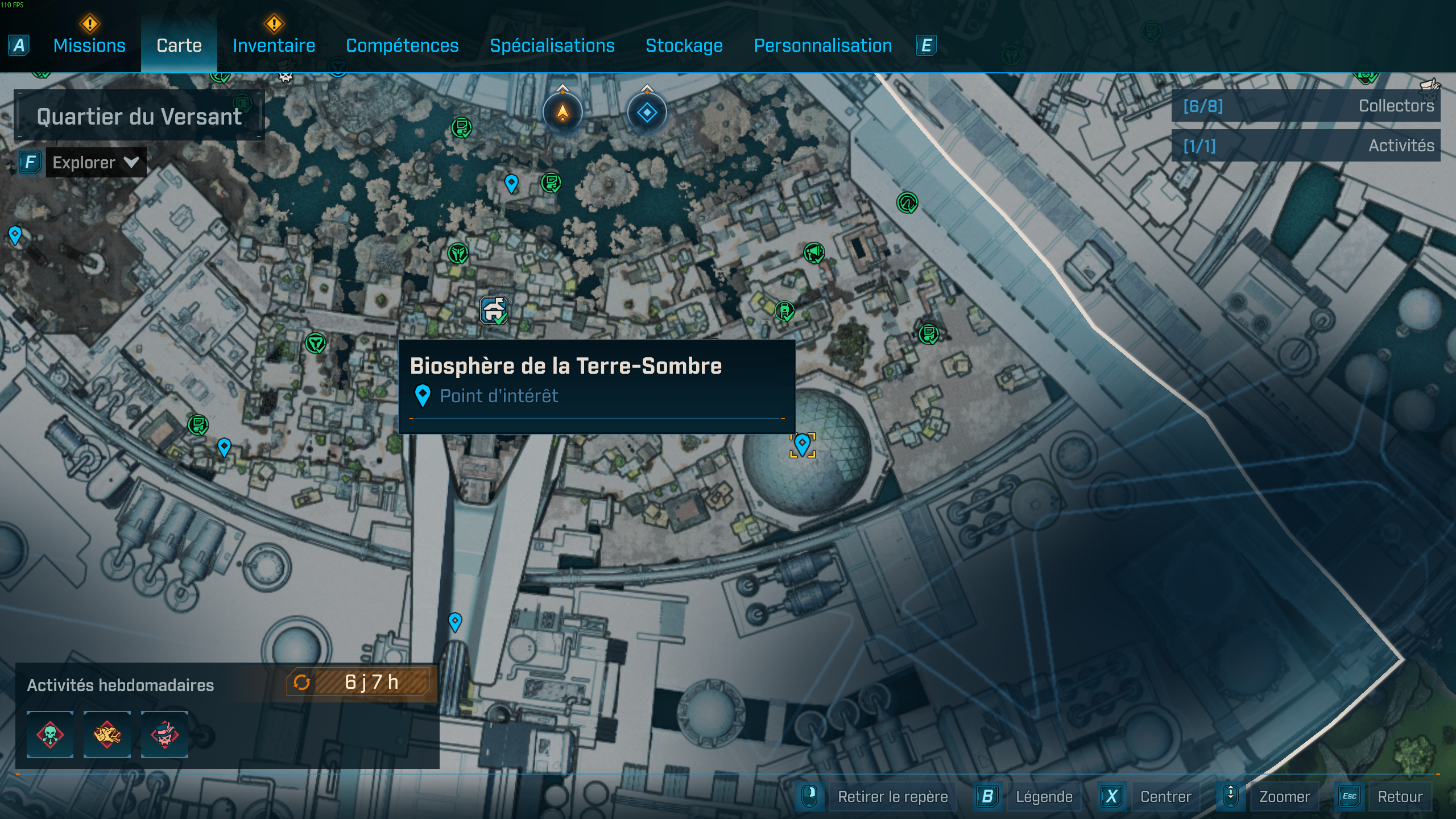The image size is (1456, 819).
Task: Open the Stockage tab
Action: 684,45
